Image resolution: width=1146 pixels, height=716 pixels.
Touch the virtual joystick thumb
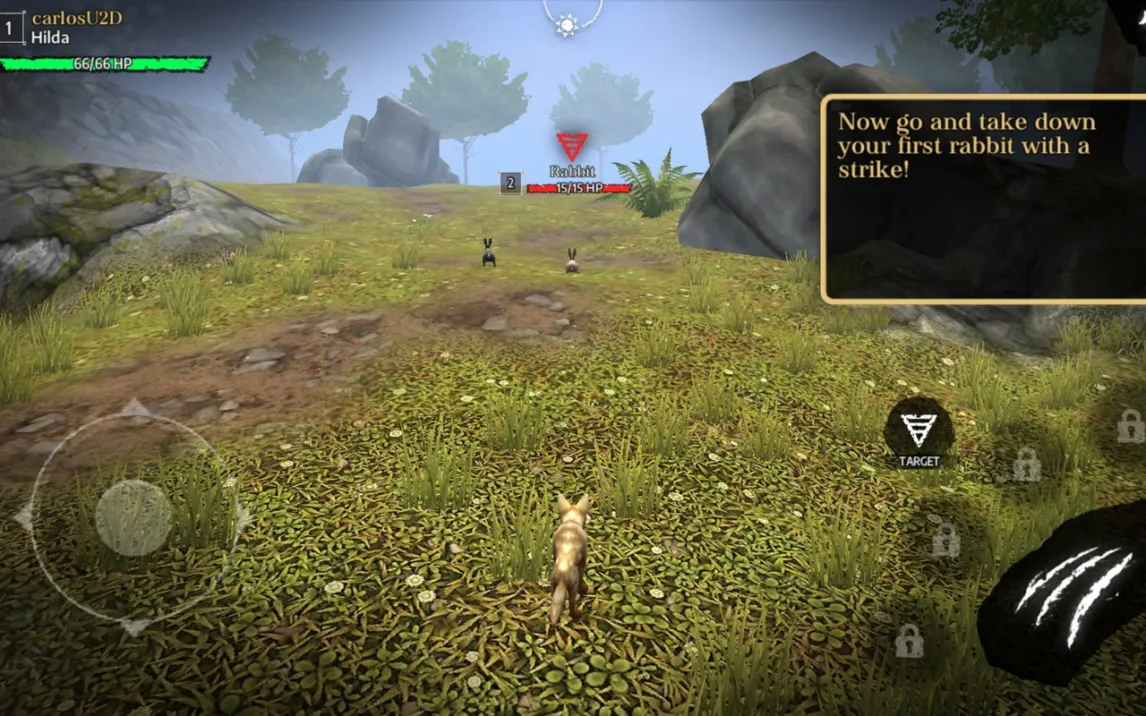133,518
